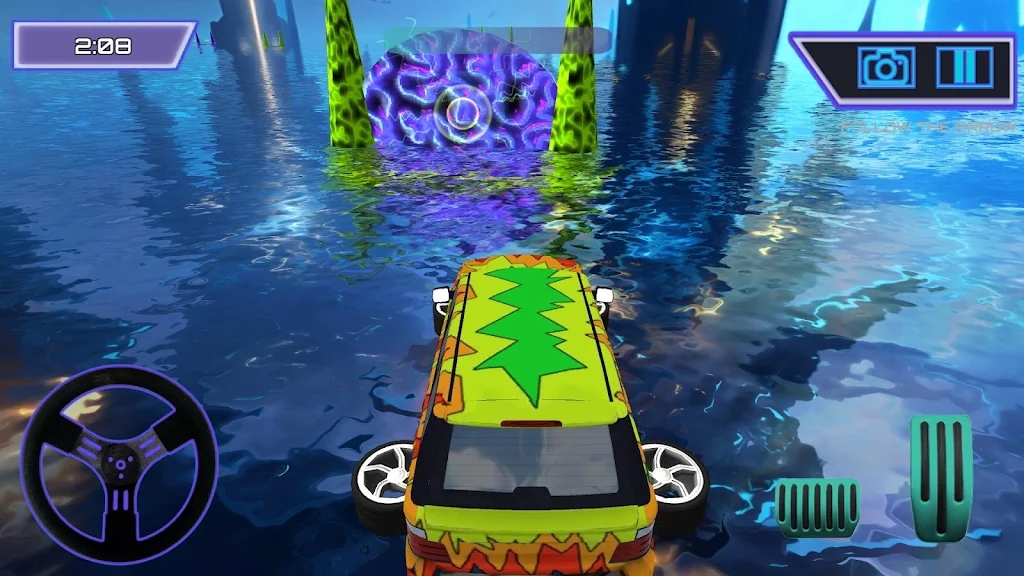
Task: Tap the camera view button
Action: point(884,68)
